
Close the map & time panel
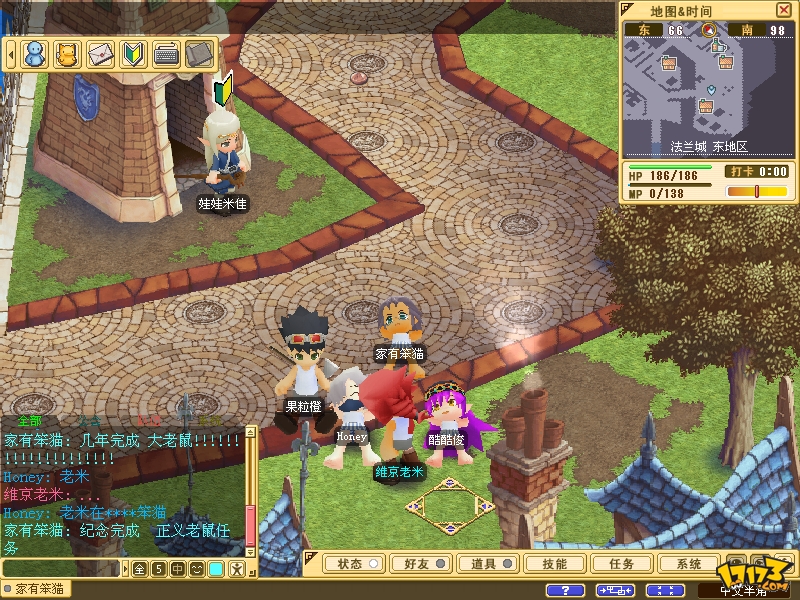[x=783, y=10]
